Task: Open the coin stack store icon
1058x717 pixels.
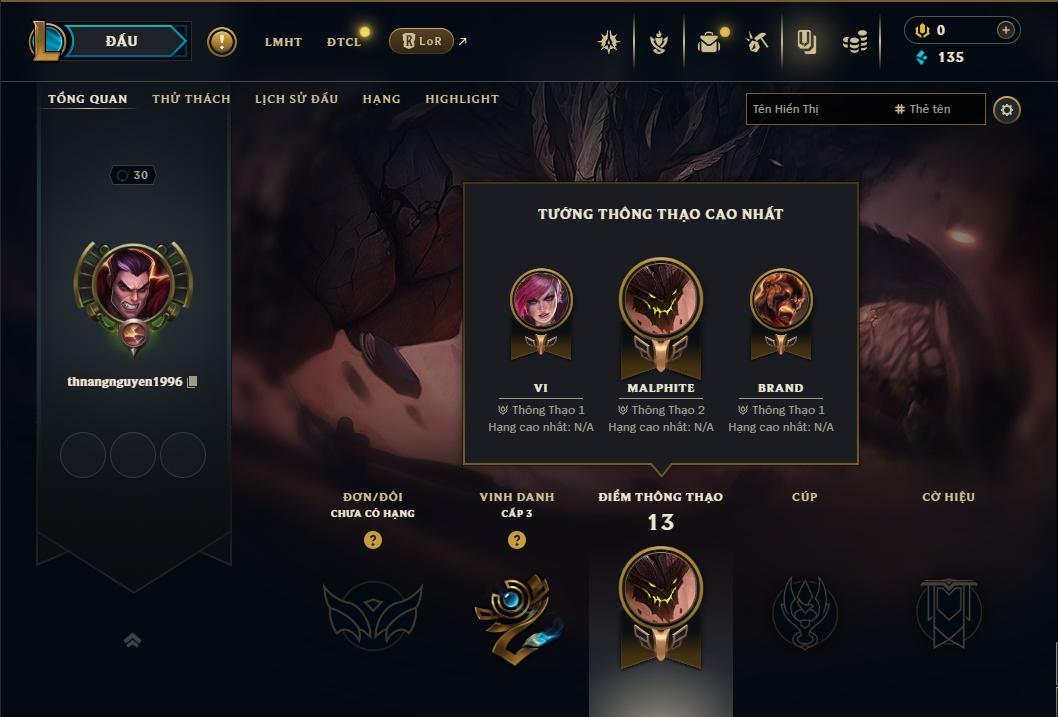Action: pos(854,42)
